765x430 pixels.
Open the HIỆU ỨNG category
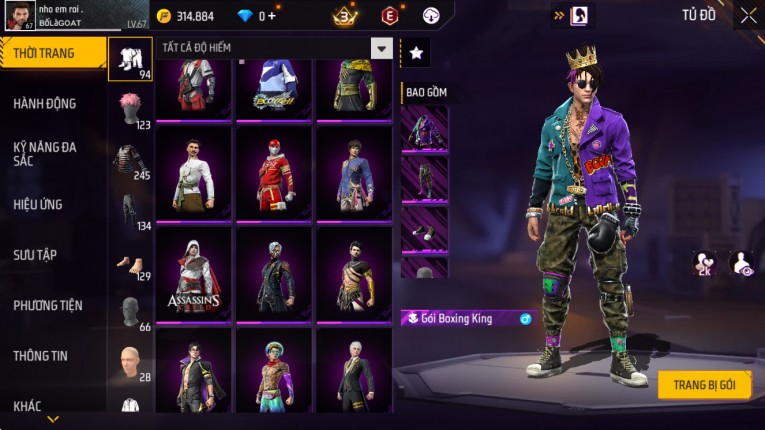[x=38, y=205]
